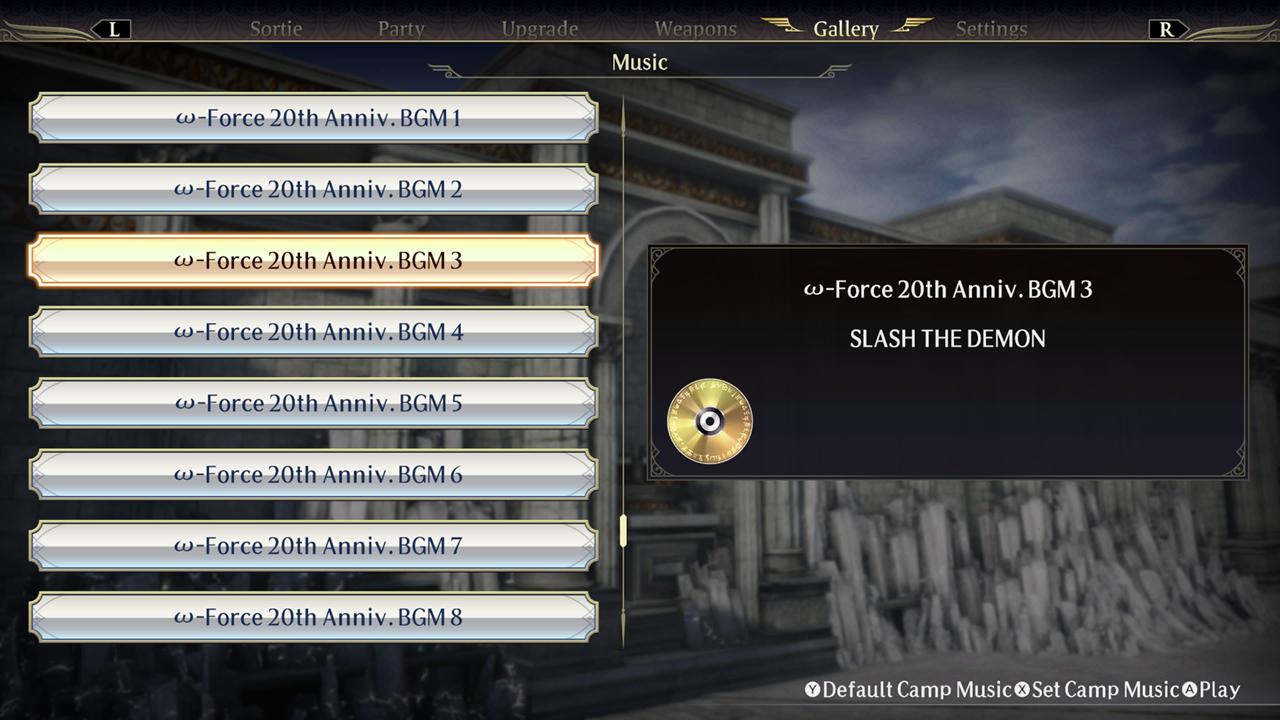Select ω-Force 20th Anniv. BGM 8
The image size is (1280, 720).
point(313,617)
